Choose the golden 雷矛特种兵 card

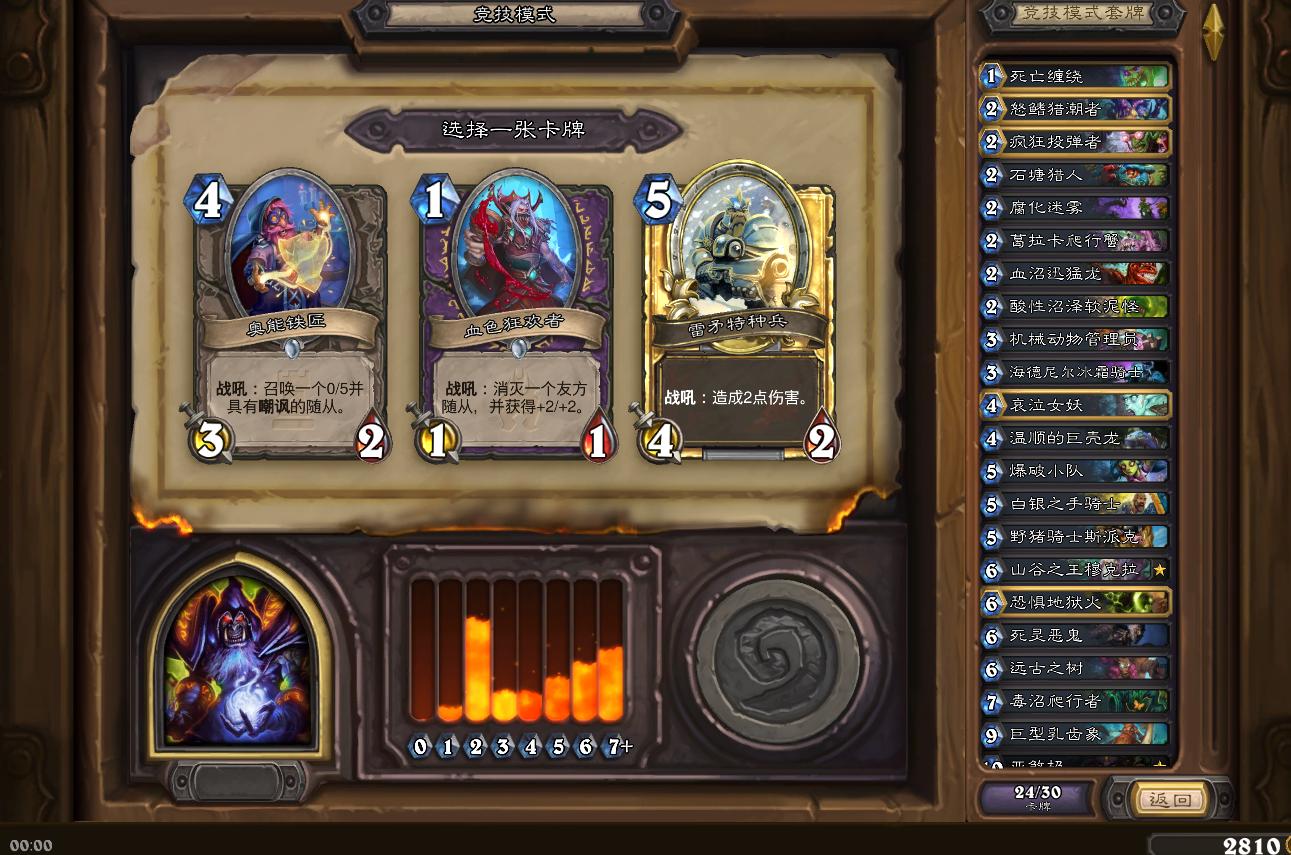(740, 310)
